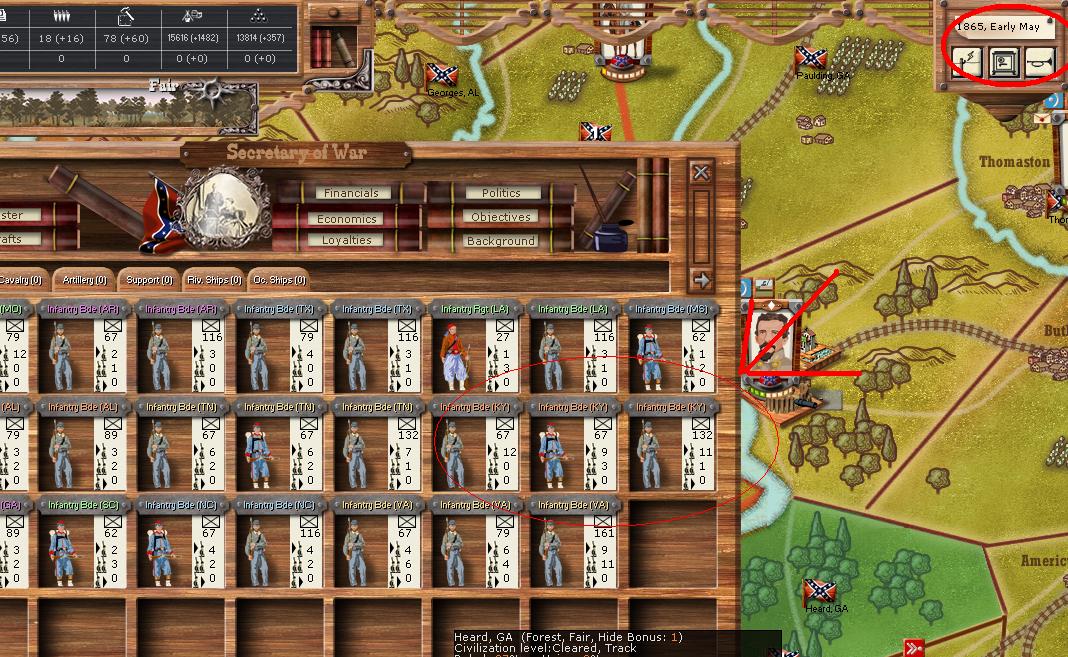Viewport: 1068px width, 657px height.
Task: Open the Objectives book
Action: 501,217
